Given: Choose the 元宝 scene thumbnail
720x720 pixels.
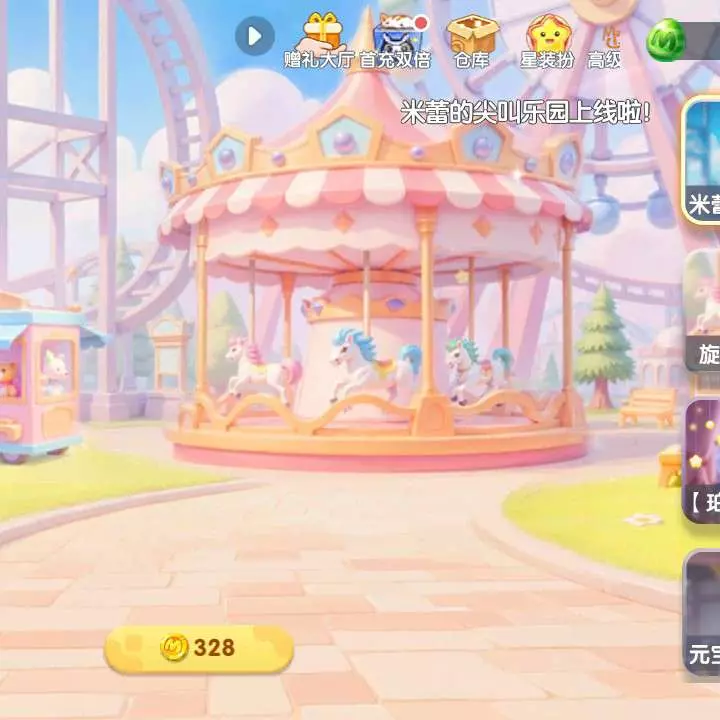Looking at the screenshot, I should tap(702, 612).
